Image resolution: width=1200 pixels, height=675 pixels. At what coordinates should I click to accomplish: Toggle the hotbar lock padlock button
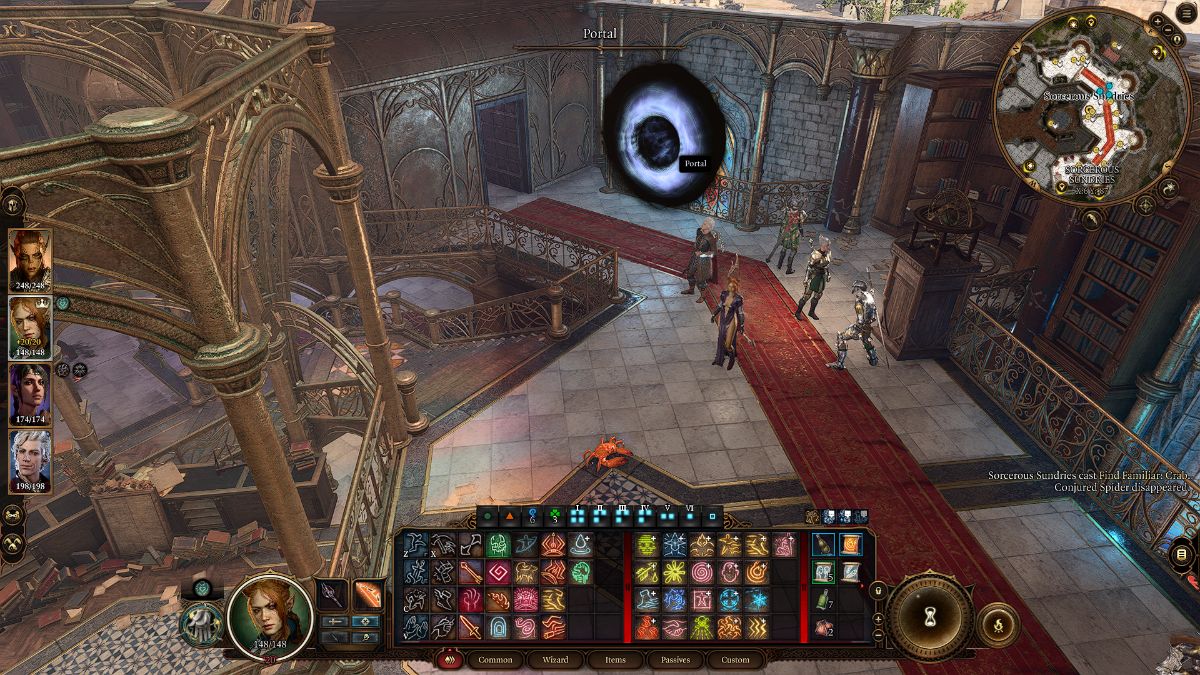(877, 589)
